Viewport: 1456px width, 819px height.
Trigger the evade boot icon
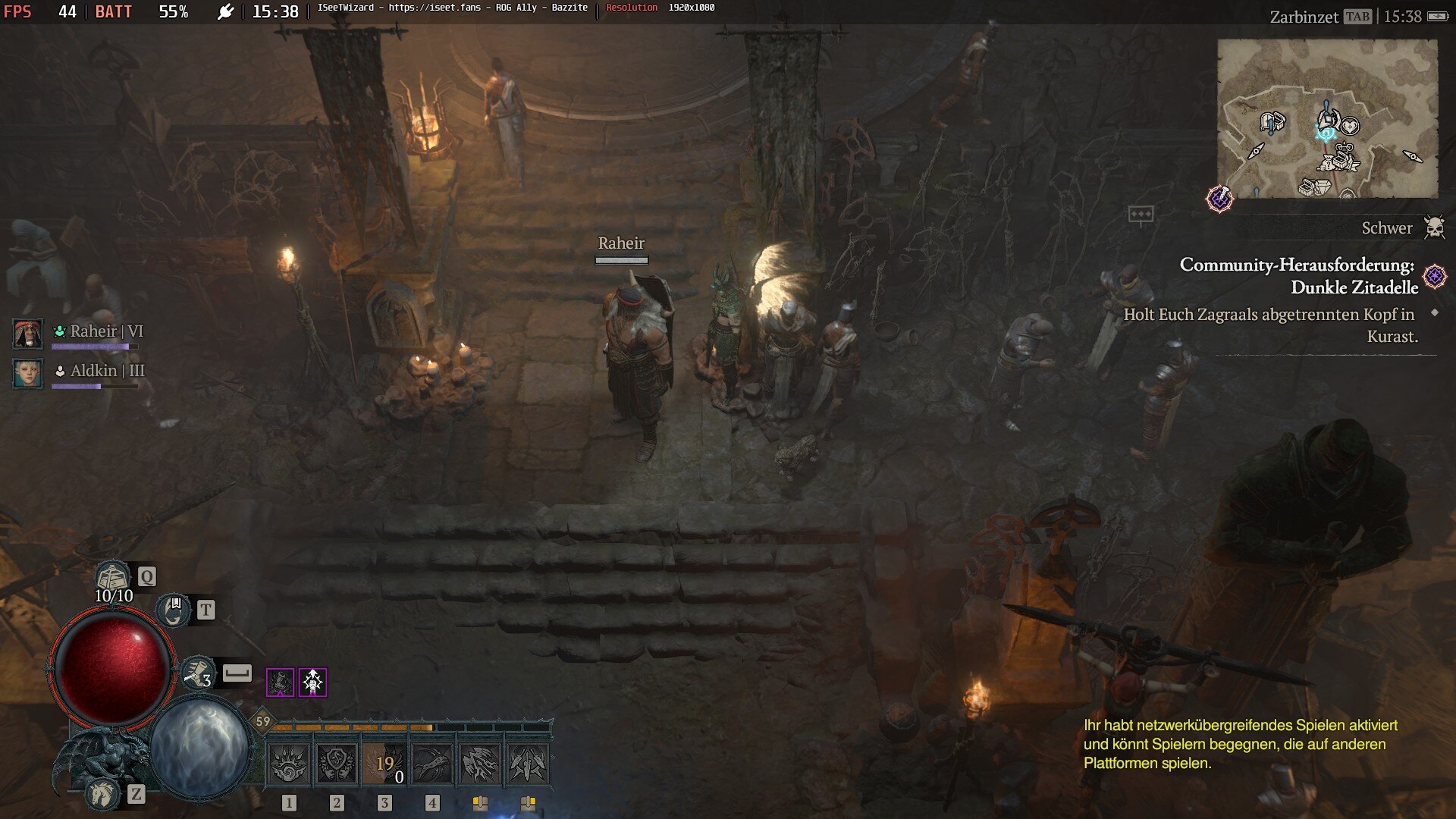point(197,673)
